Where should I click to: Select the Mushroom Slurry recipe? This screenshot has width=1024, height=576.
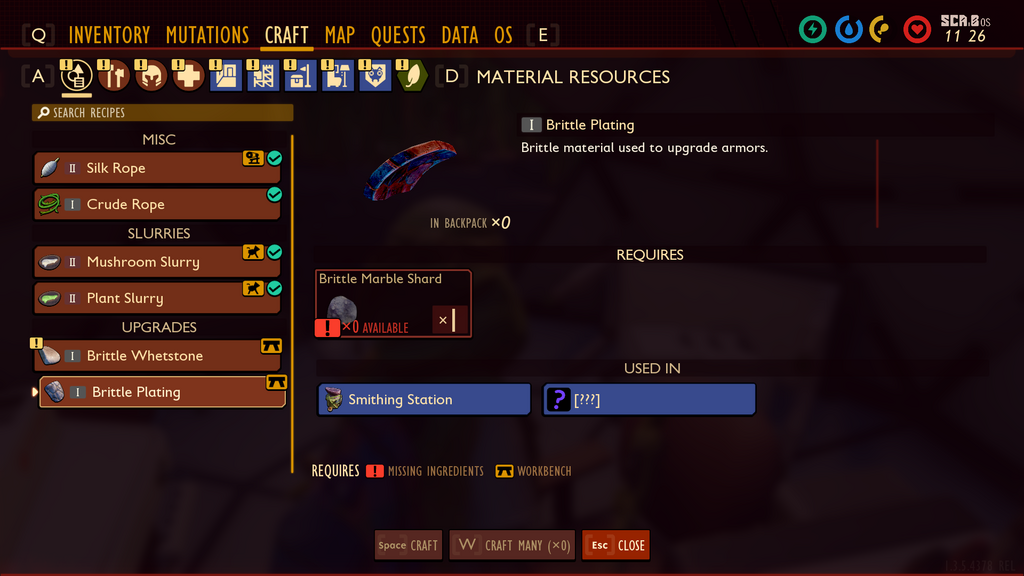pos(157,262)
